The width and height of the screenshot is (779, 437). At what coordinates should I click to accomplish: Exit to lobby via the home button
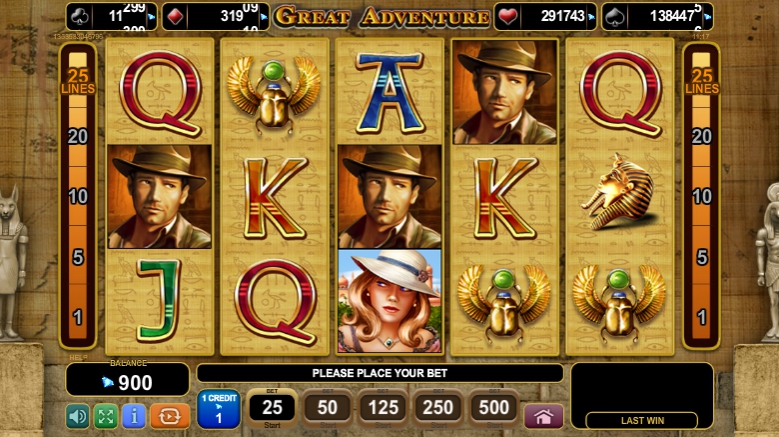[543, 416]
